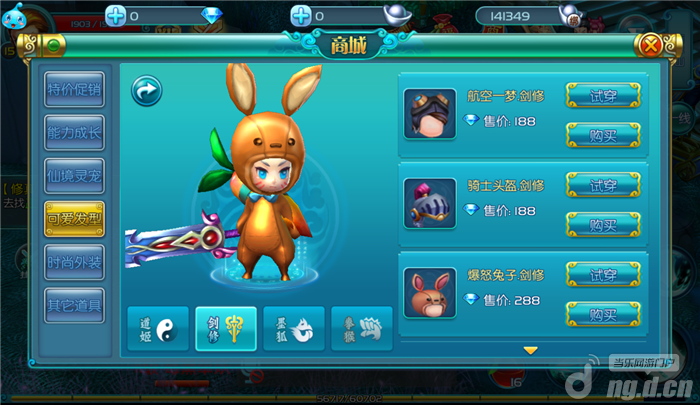Add diamonds with the plus button

click(x=116, y=15)
